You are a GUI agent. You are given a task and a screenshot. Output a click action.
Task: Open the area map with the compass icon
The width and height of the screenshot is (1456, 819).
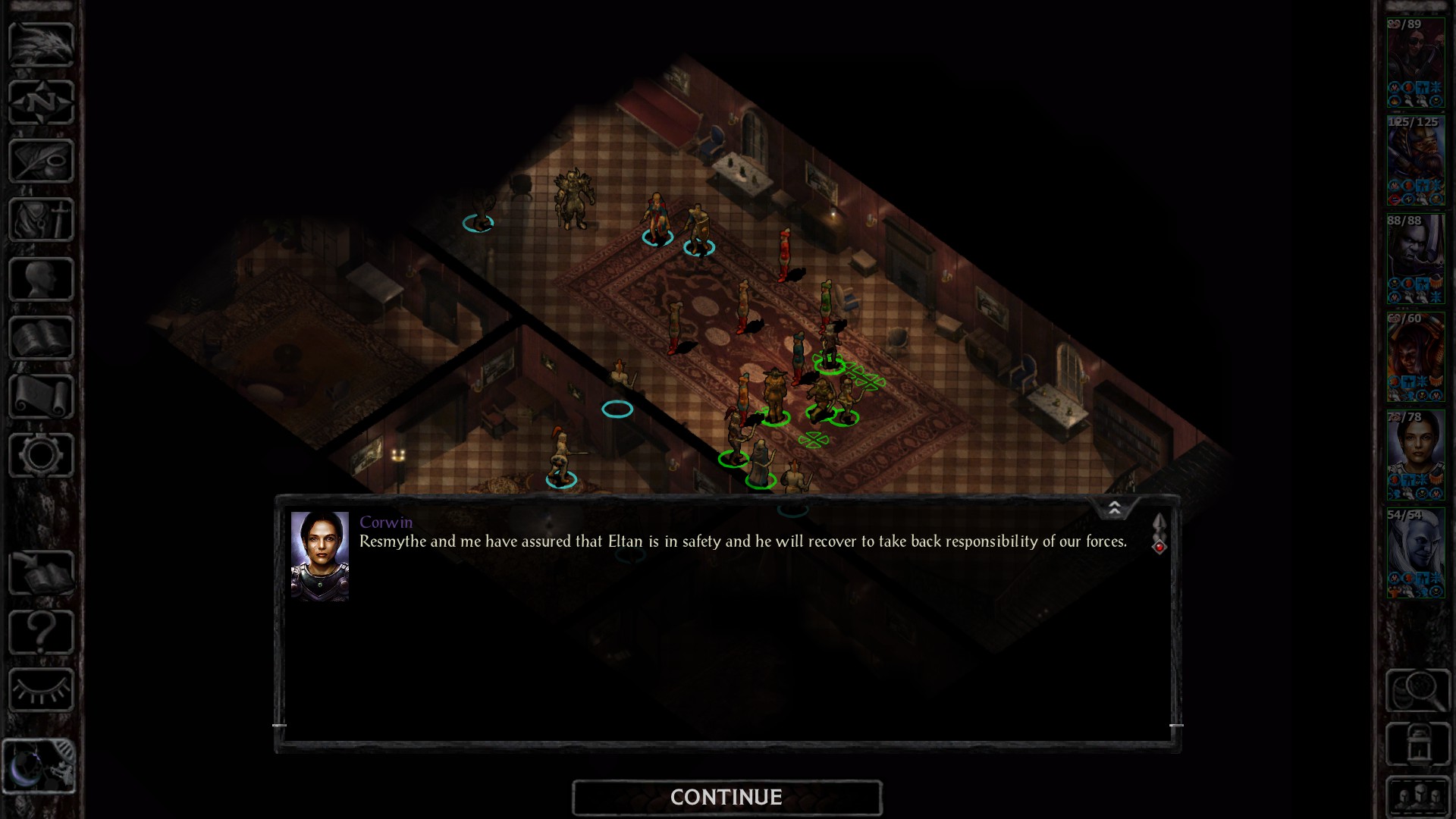[41, 102]
